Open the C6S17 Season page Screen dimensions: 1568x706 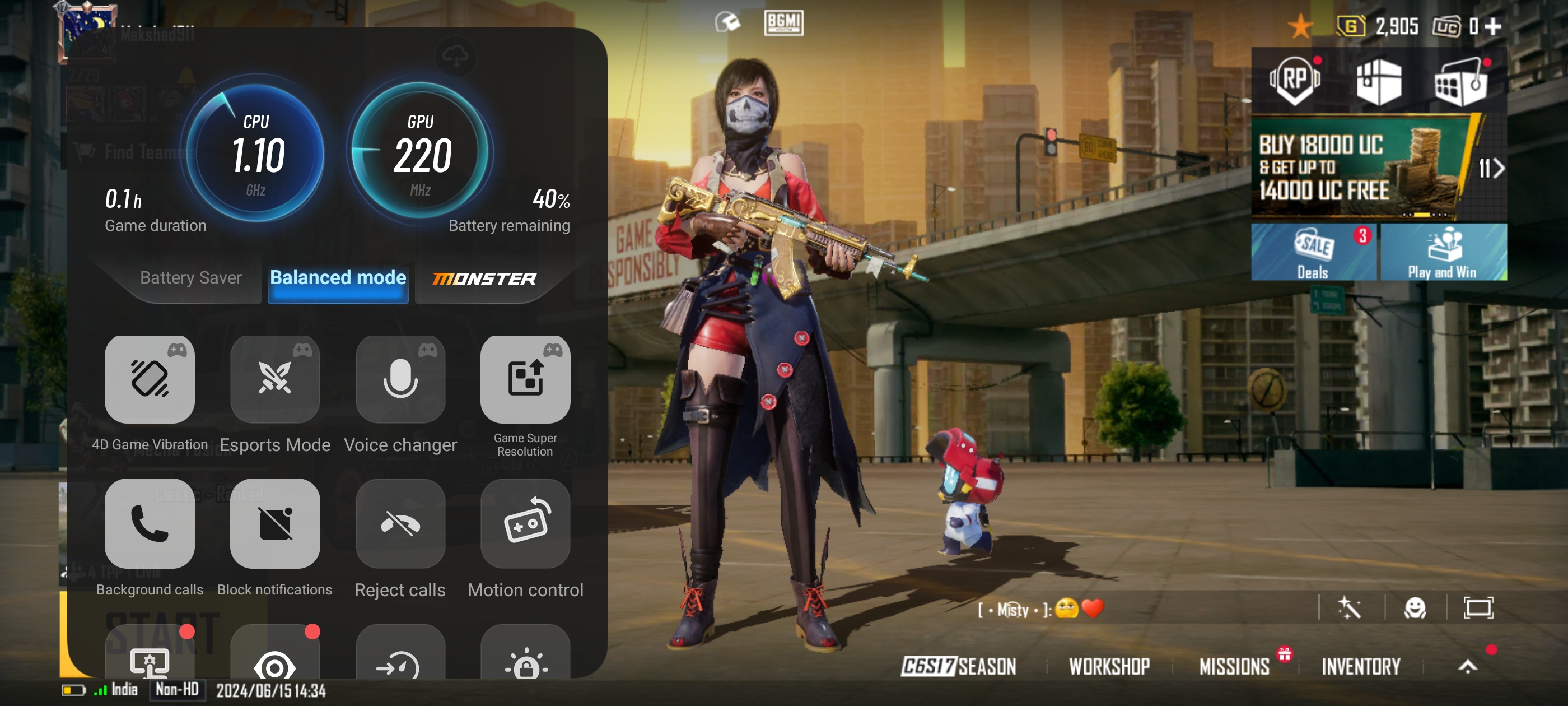[x=959, y=666]
